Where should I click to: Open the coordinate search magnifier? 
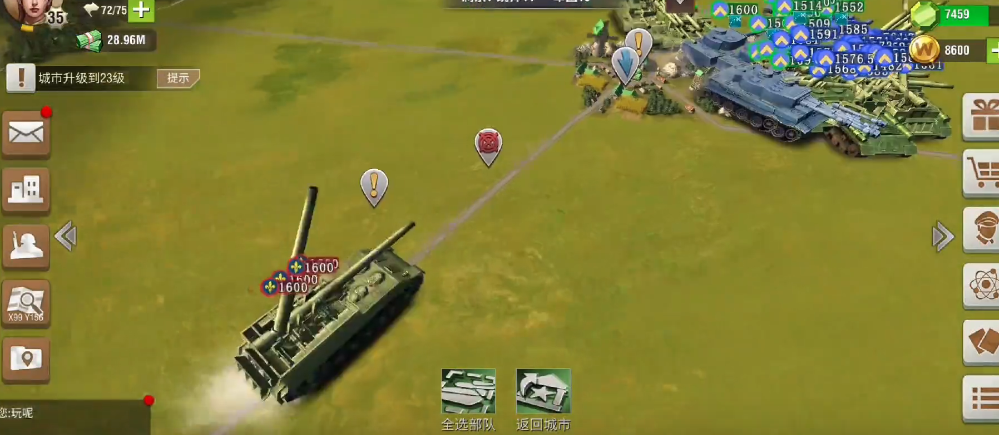click(x=26, y=302)
